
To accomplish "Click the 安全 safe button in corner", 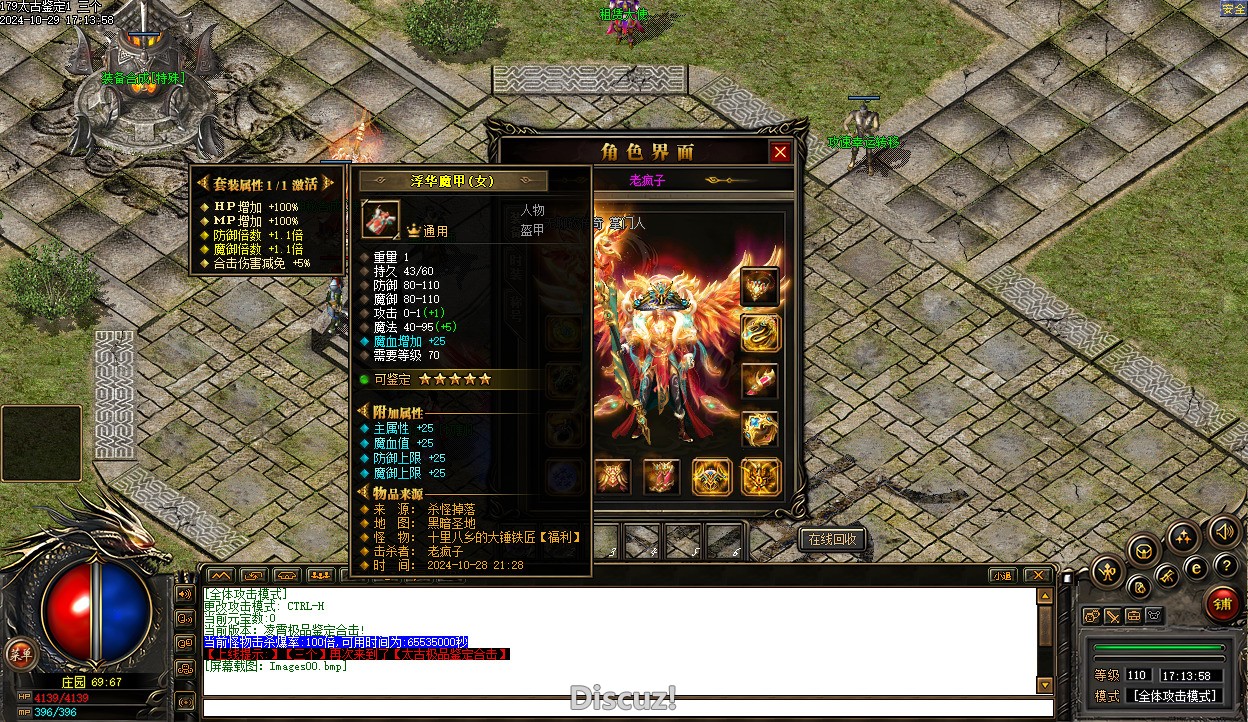I will coord(1234,9).
